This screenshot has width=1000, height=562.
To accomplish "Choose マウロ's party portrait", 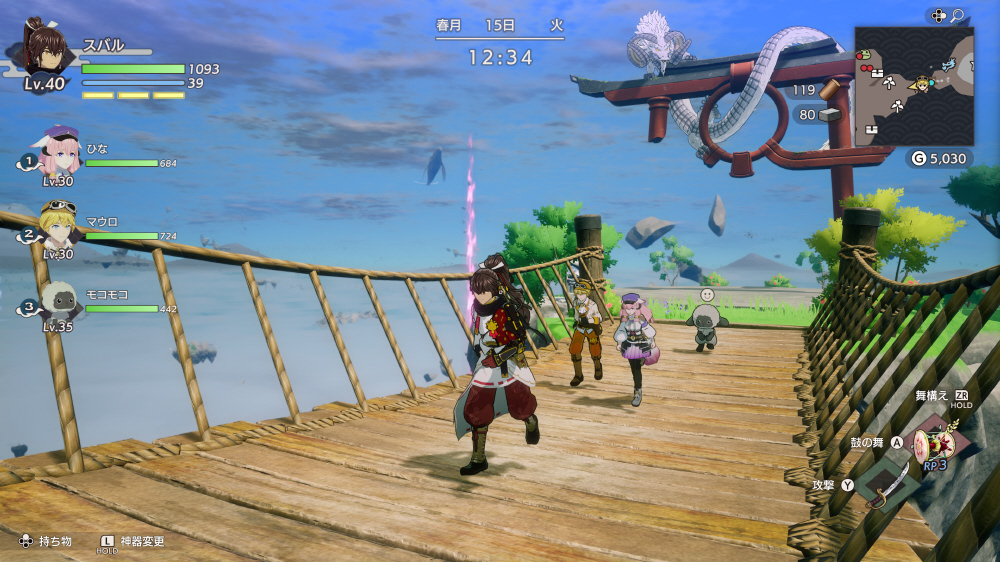I will (58, 224).
